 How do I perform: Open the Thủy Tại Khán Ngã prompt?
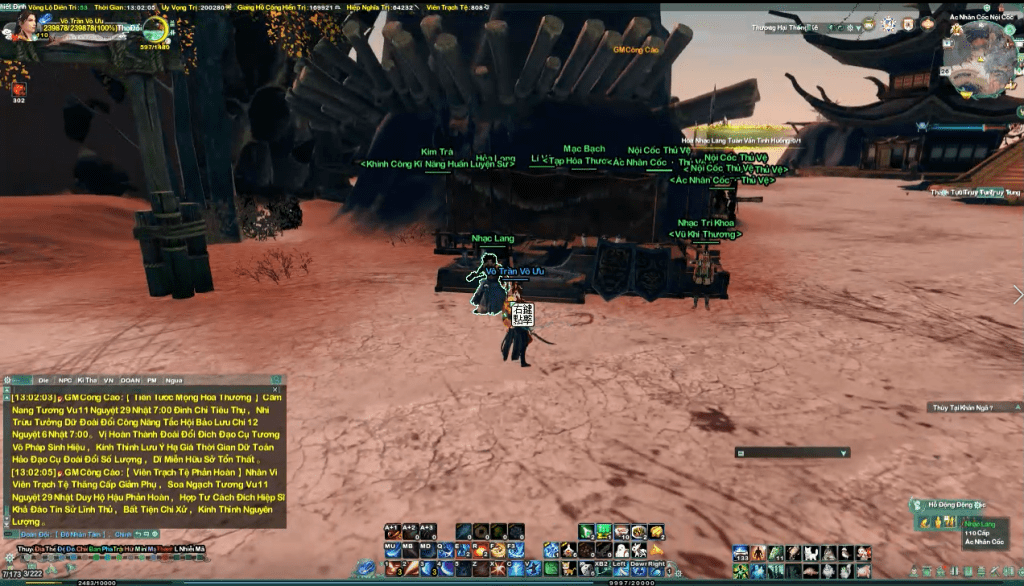point(960,408)
